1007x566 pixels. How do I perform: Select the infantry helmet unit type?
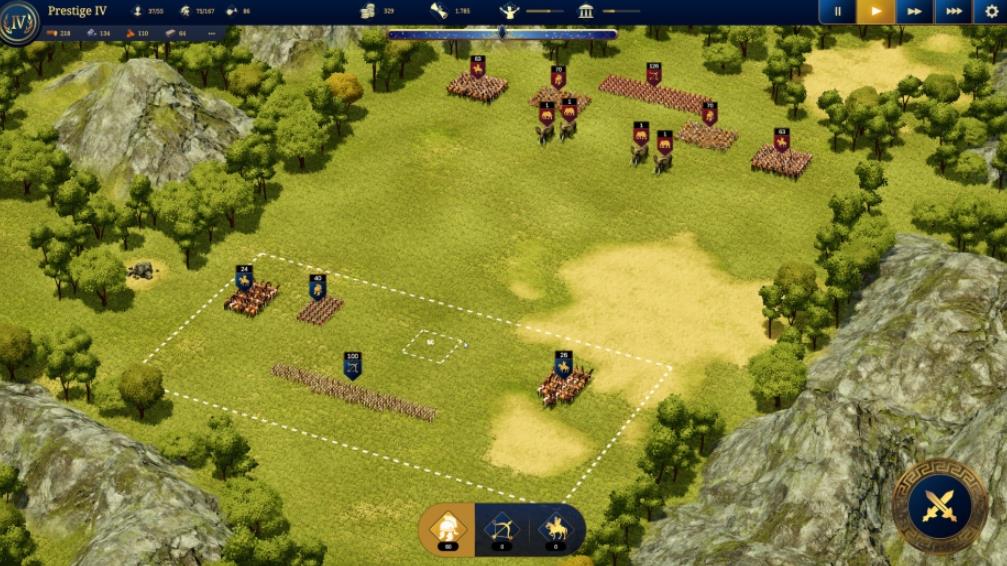click(x=446, y=526)
